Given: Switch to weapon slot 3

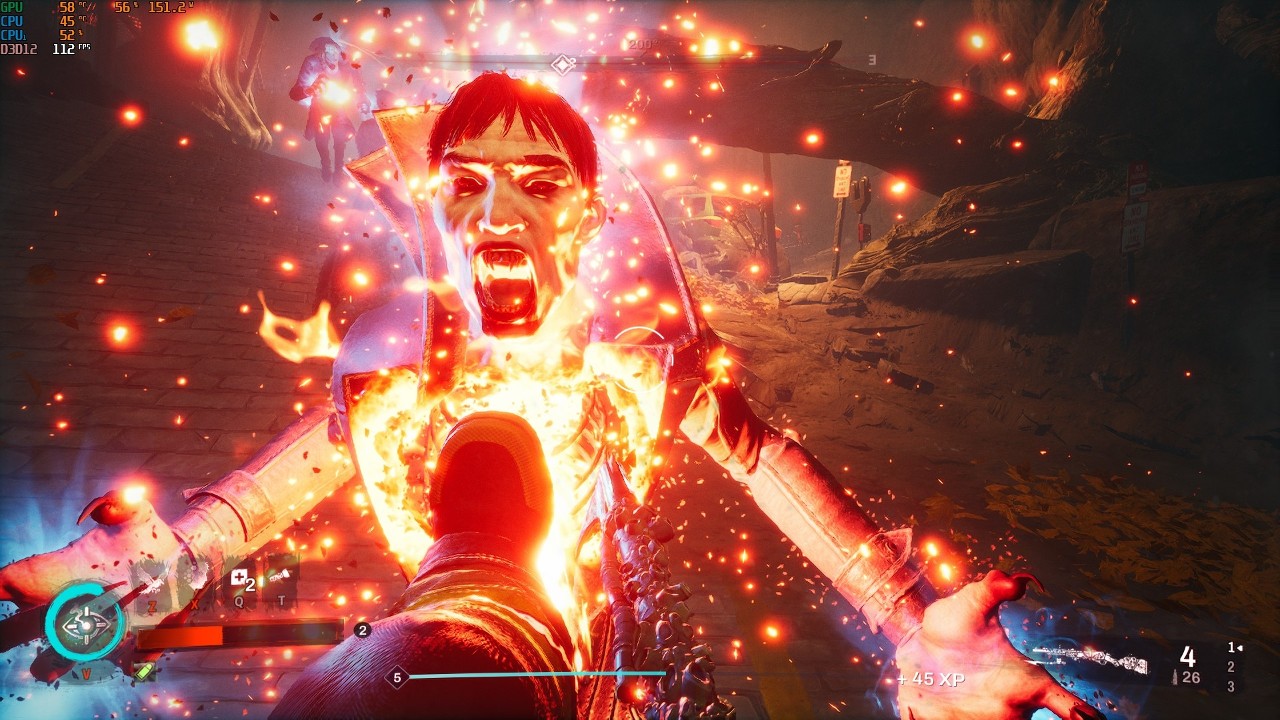Looking at the screenshot, I should [x=1230, y=686].
